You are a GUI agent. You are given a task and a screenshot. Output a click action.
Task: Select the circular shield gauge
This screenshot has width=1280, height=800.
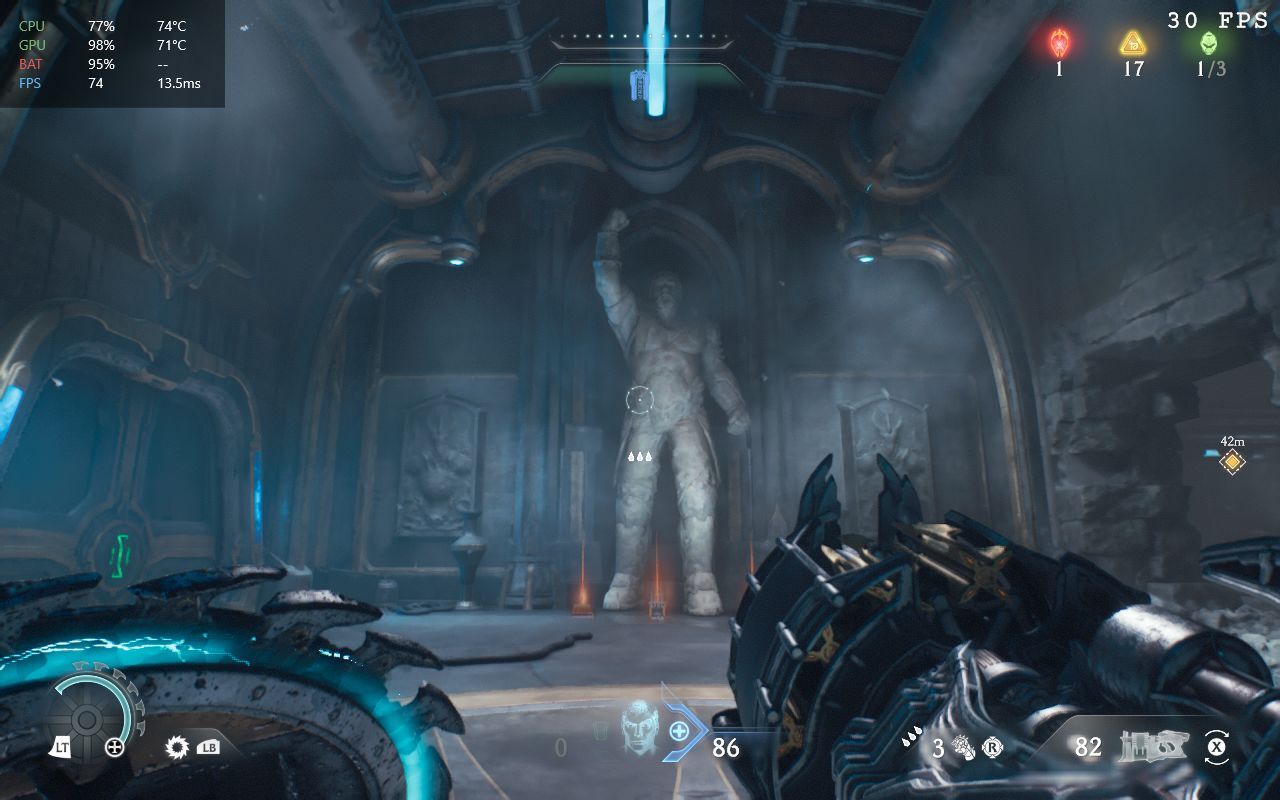[x=88, y=718]
